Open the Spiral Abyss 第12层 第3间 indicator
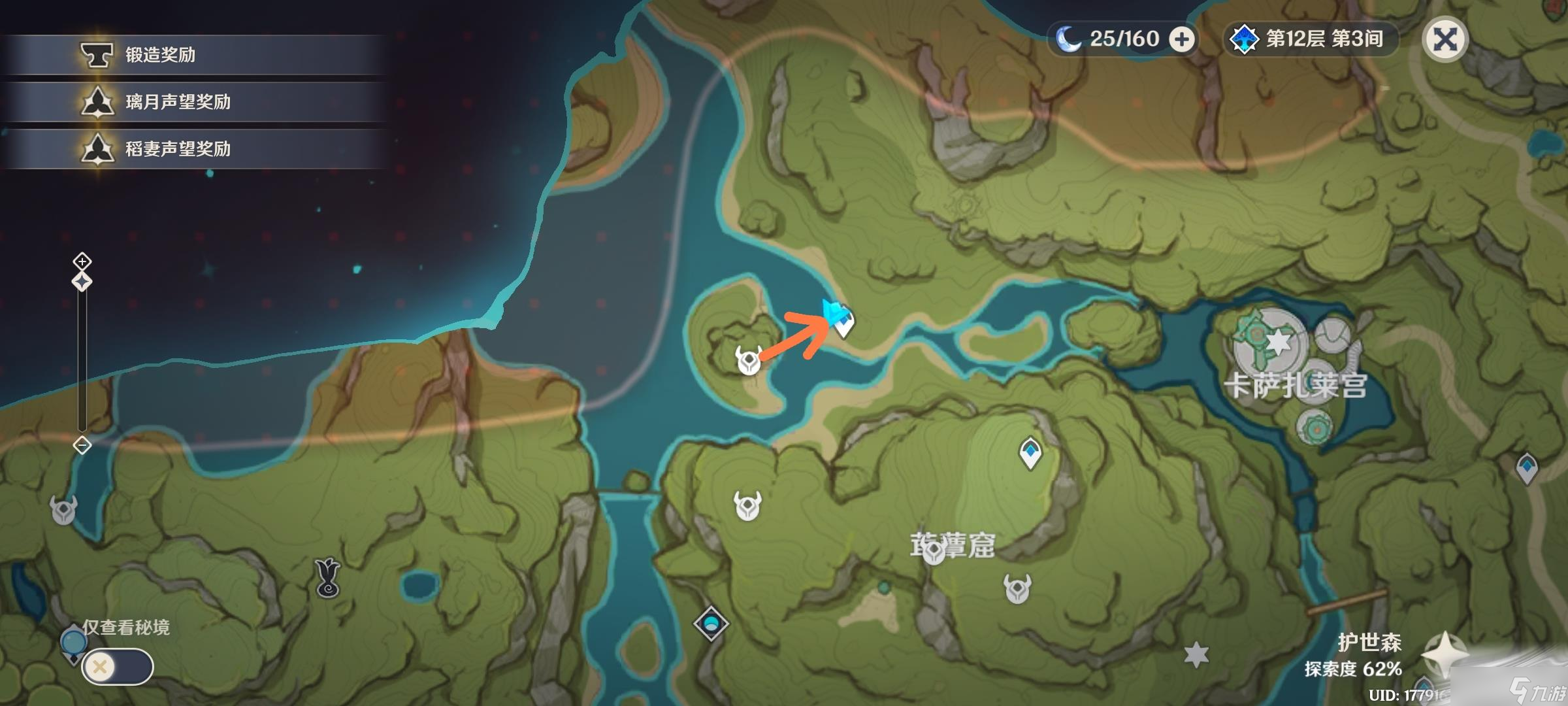 click(x=1312, y=39)
